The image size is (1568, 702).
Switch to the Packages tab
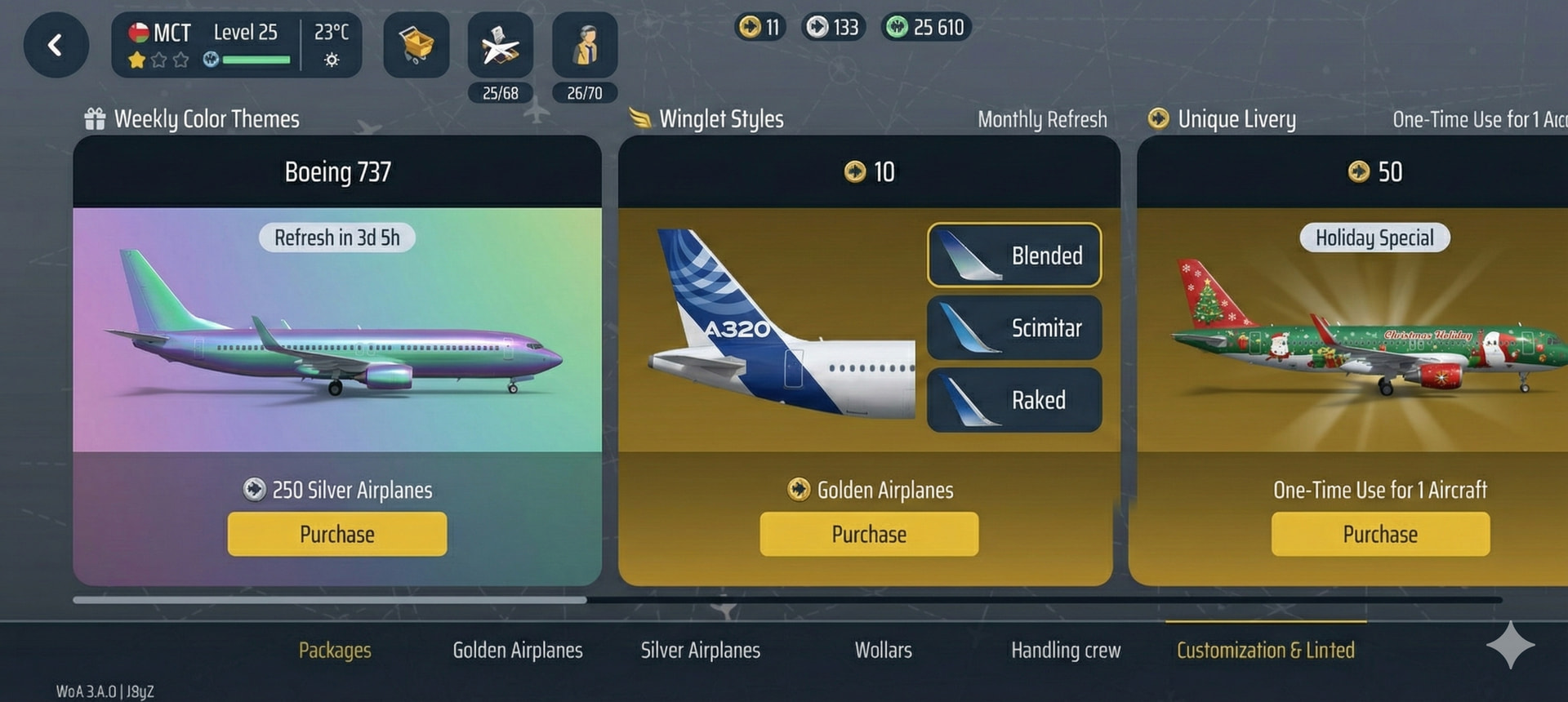(335, 650)
